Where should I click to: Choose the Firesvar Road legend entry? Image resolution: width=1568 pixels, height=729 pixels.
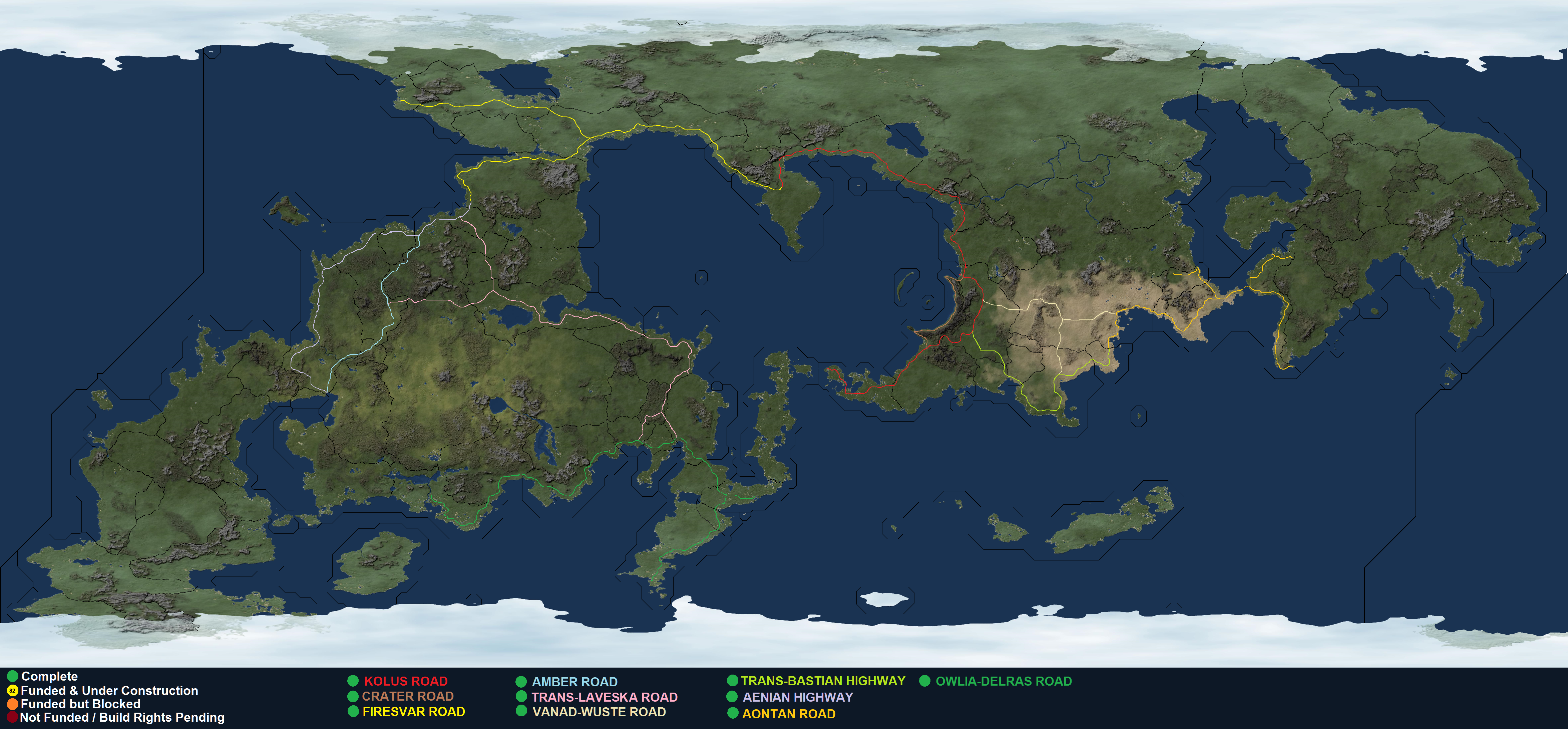pos(413,711)
